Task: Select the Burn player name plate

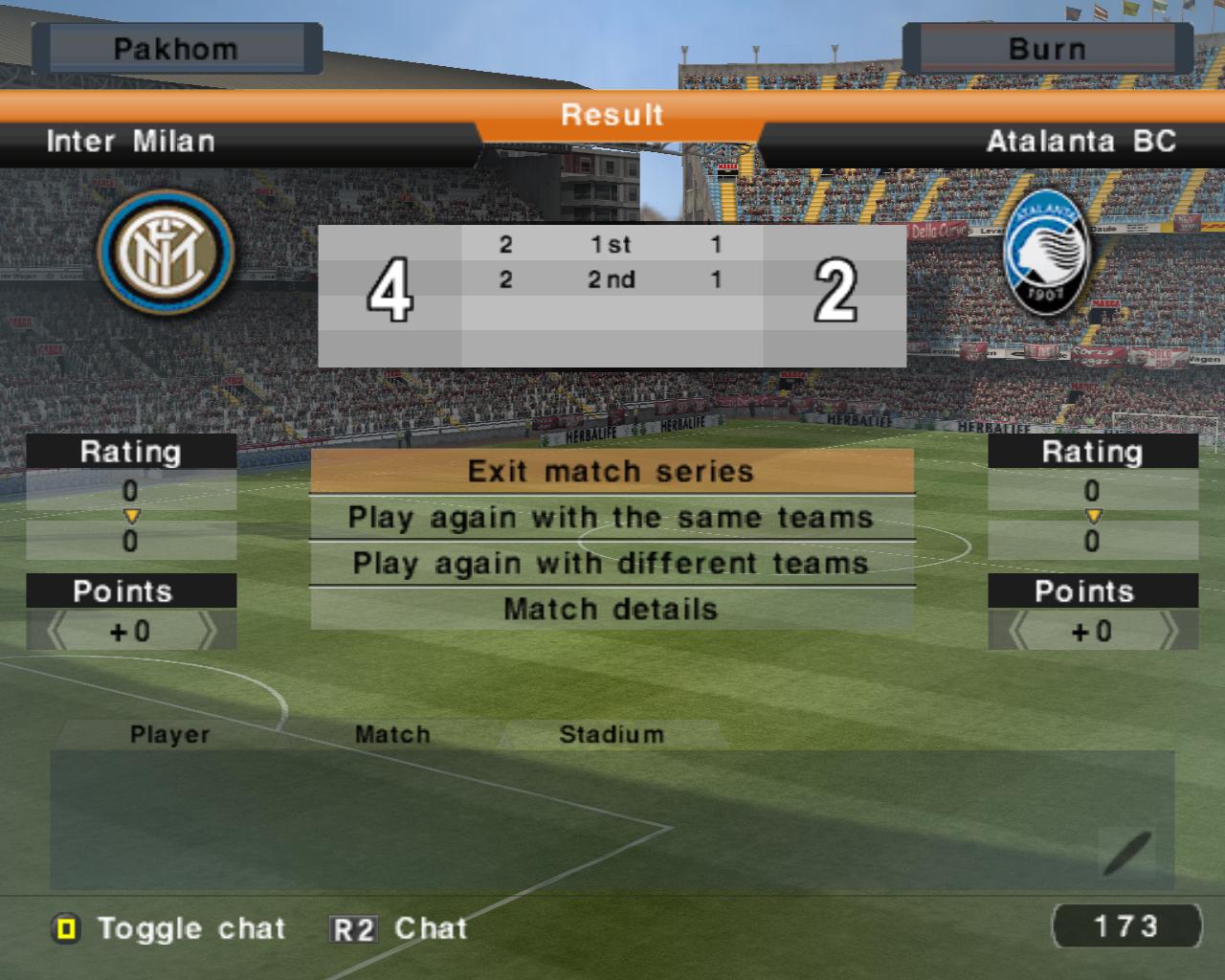Action: coord(1047,49)
